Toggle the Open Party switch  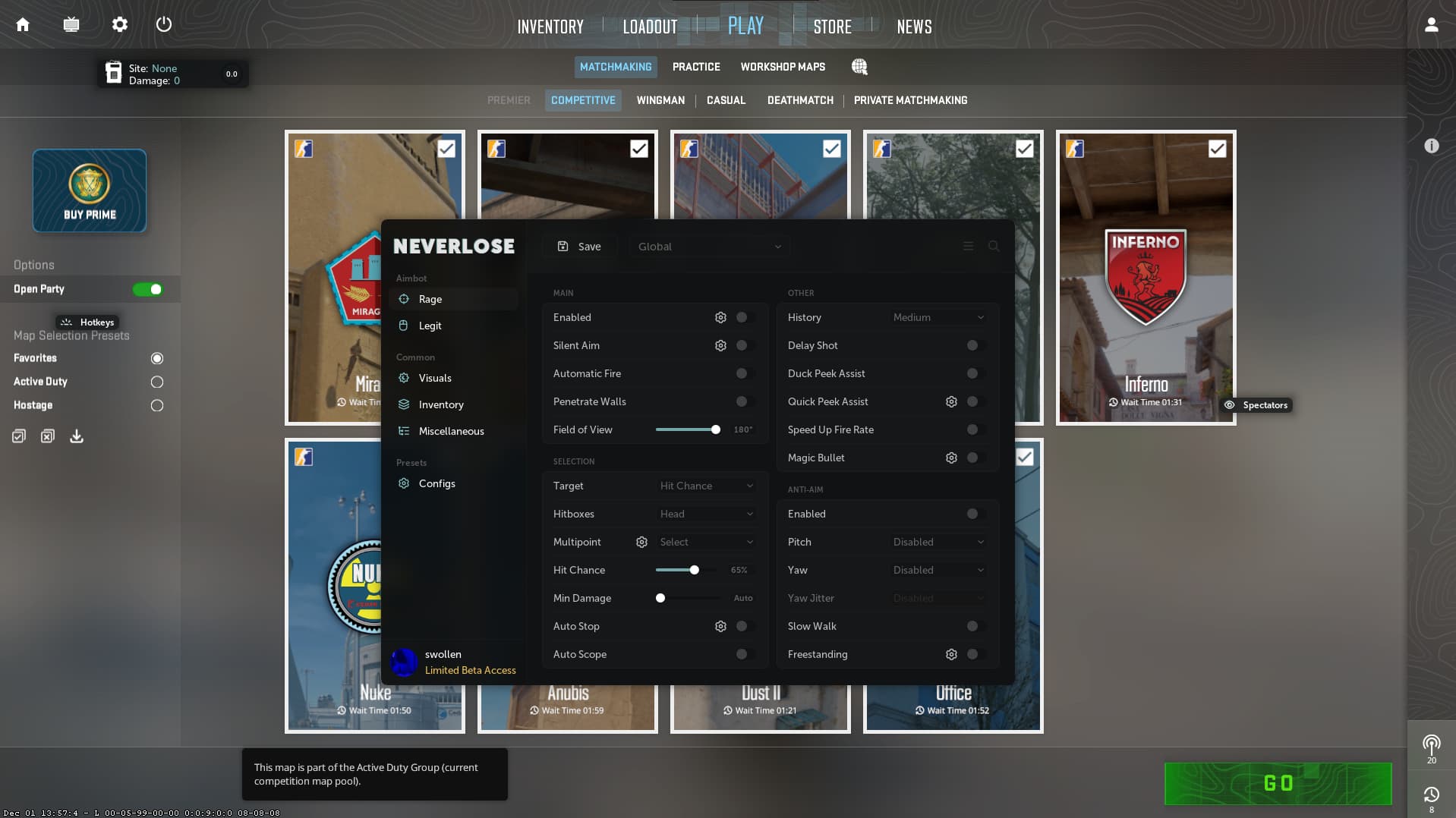pos(148,289)
